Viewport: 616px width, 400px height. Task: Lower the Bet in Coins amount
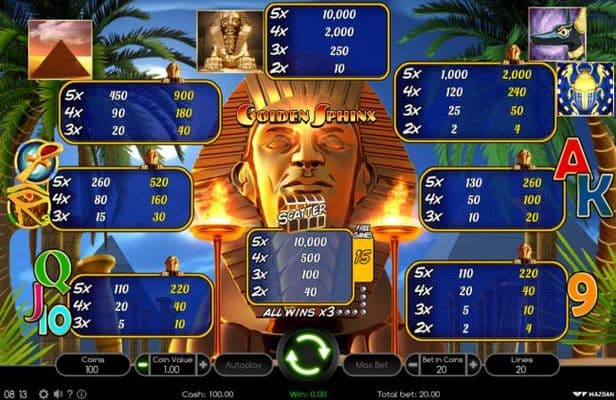pos(411,365)
